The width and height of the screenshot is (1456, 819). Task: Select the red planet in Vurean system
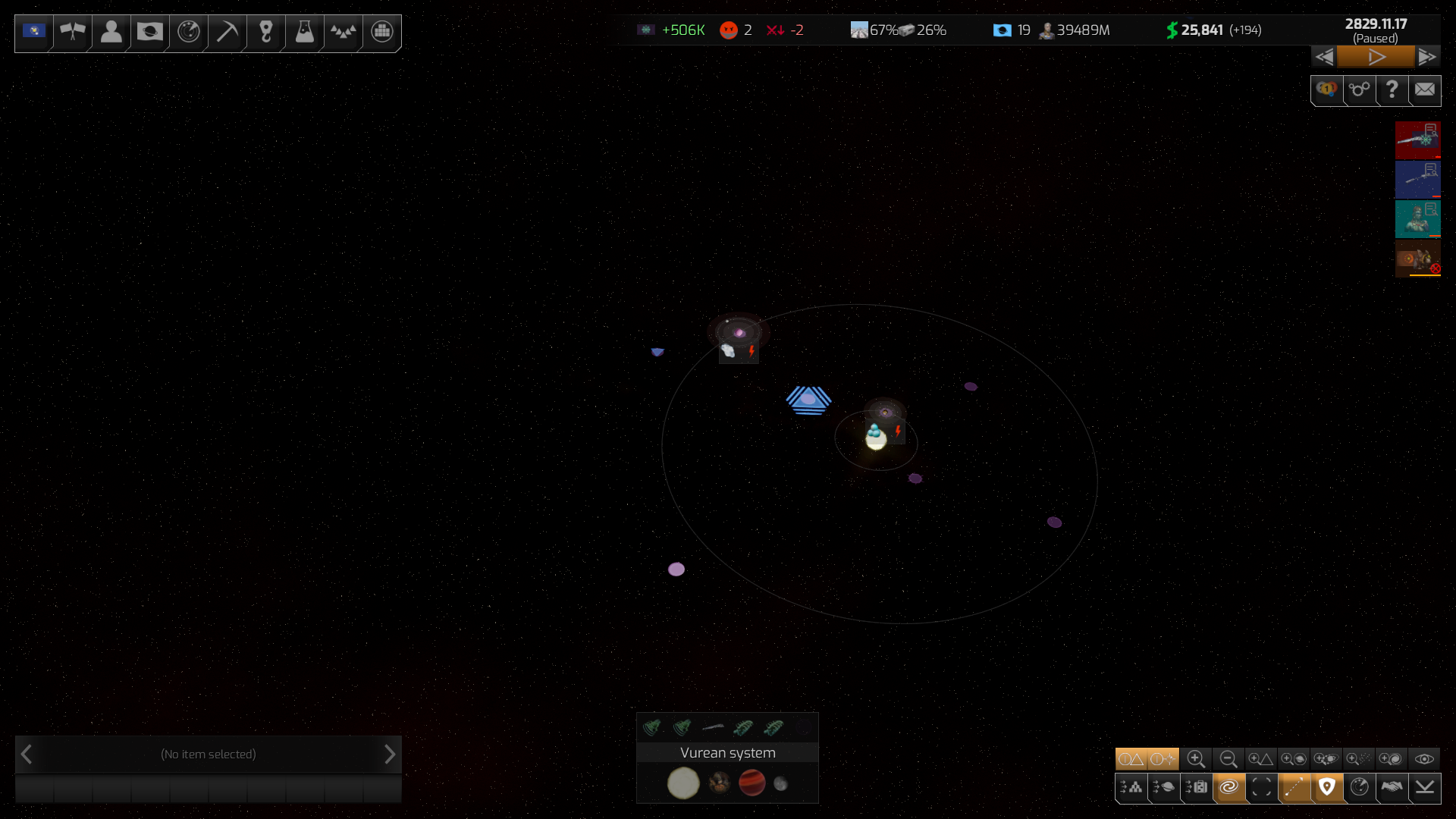coord(752,783)
